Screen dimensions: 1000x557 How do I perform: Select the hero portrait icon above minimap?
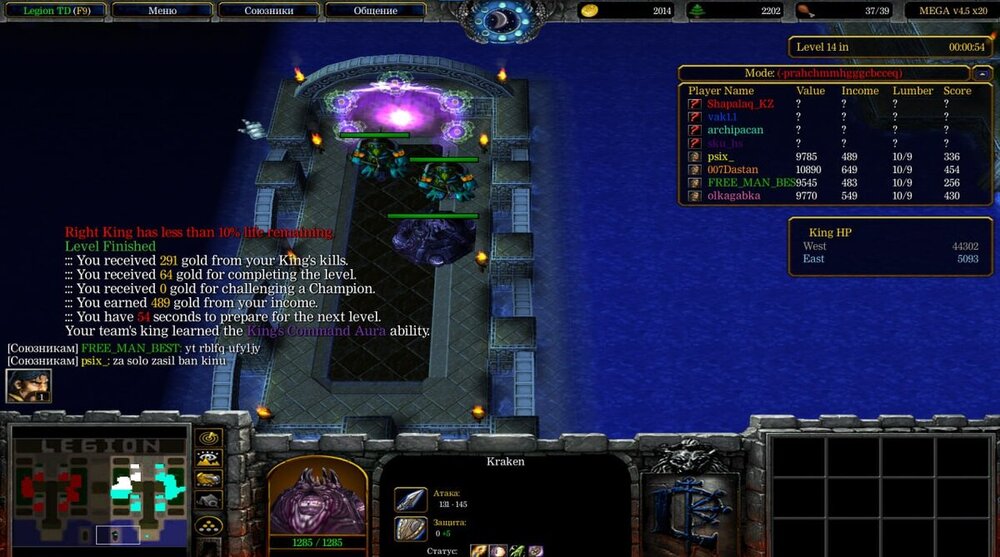pos(29,386)
